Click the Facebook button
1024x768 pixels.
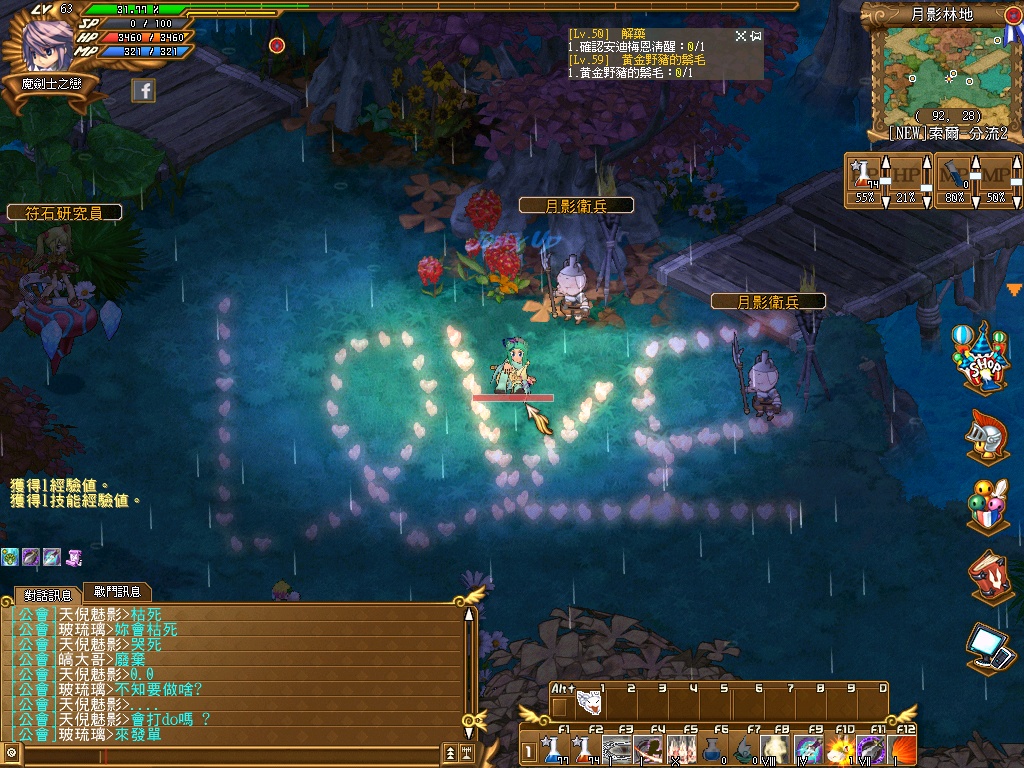pos(143,90)
